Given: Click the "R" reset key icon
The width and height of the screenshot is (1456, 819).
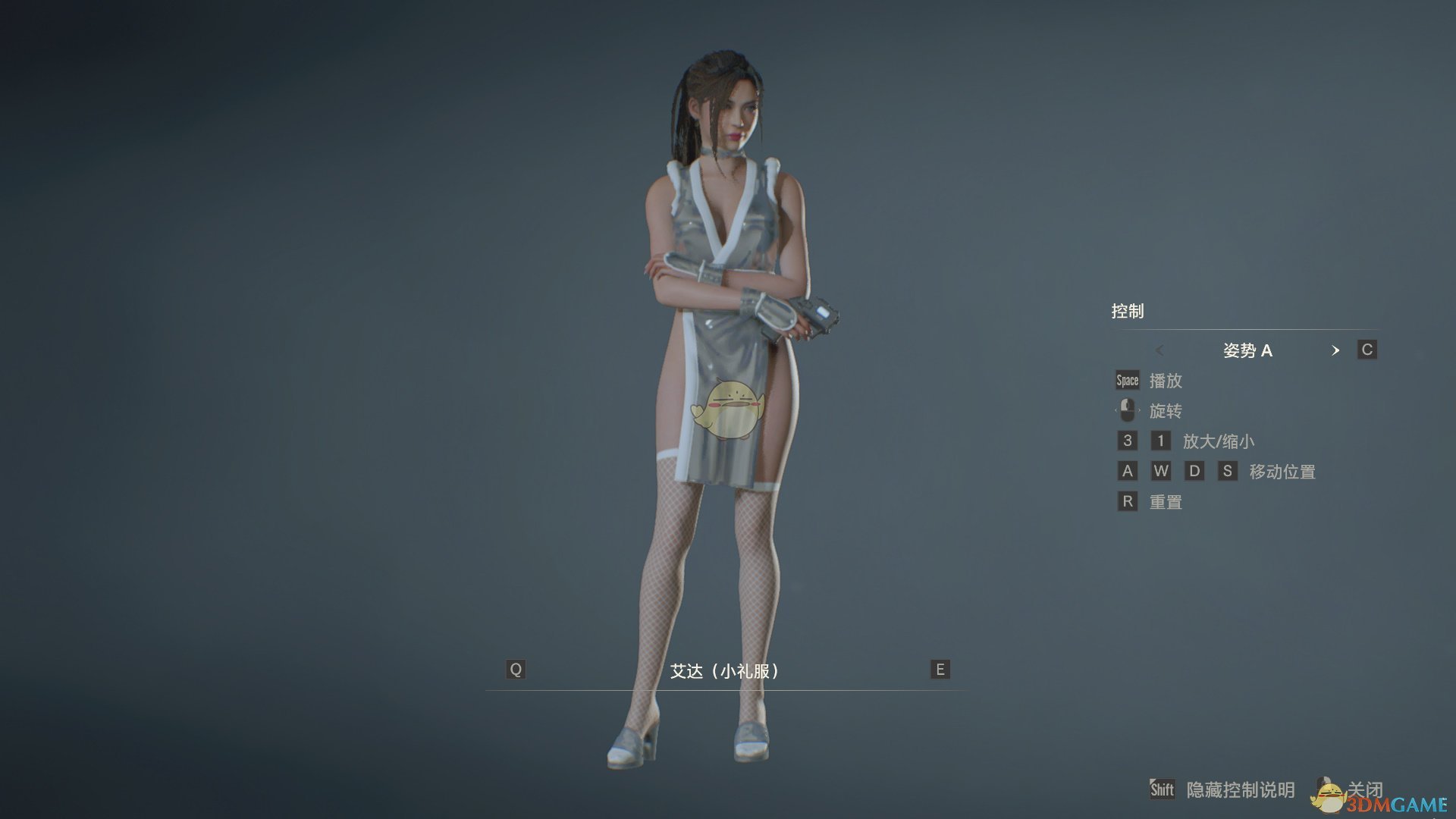Looking at the screenshot, I should pos(1128,501).
